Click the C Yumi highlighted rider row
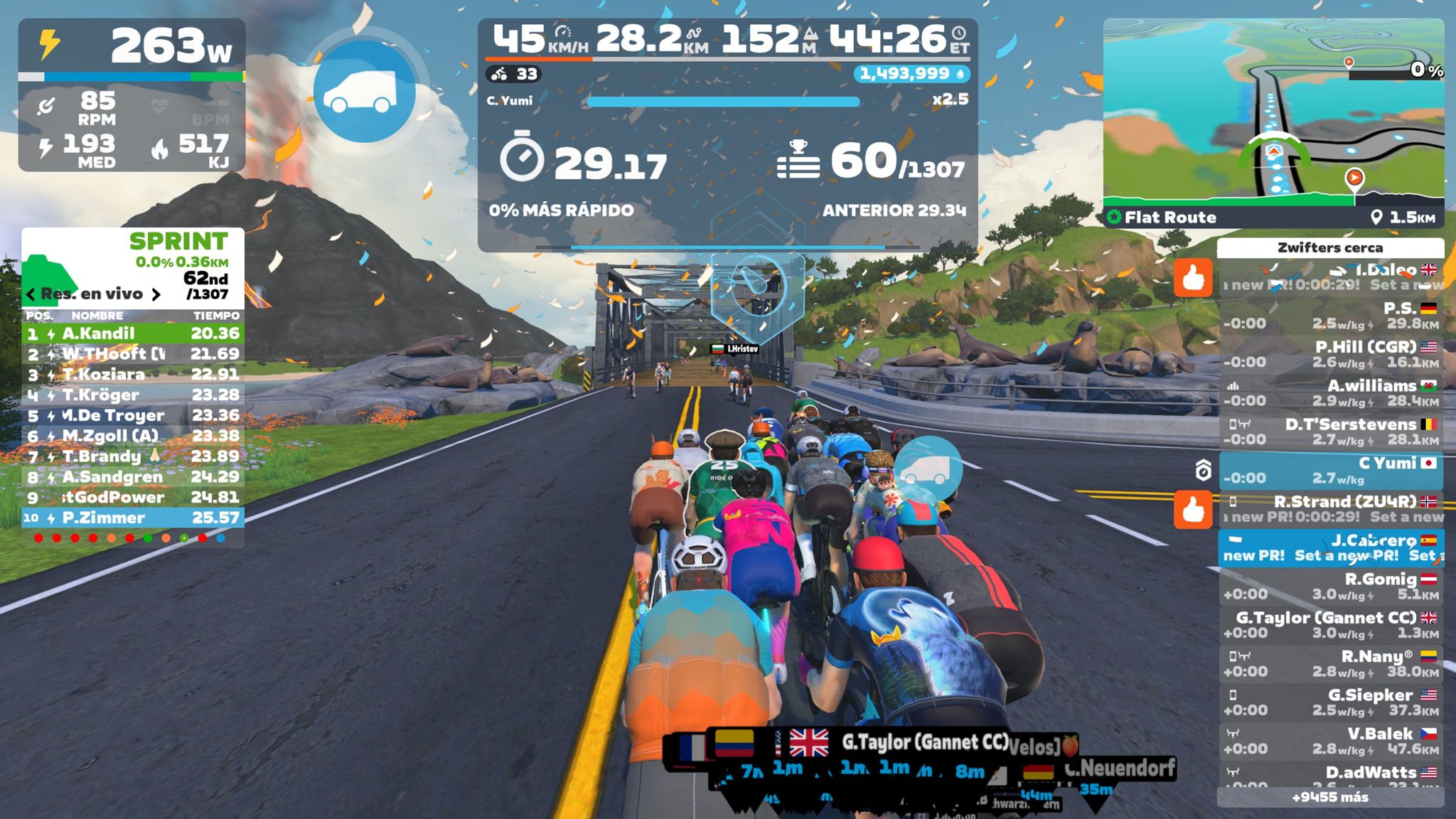1456x819 pixels. tap(1329, 471)
